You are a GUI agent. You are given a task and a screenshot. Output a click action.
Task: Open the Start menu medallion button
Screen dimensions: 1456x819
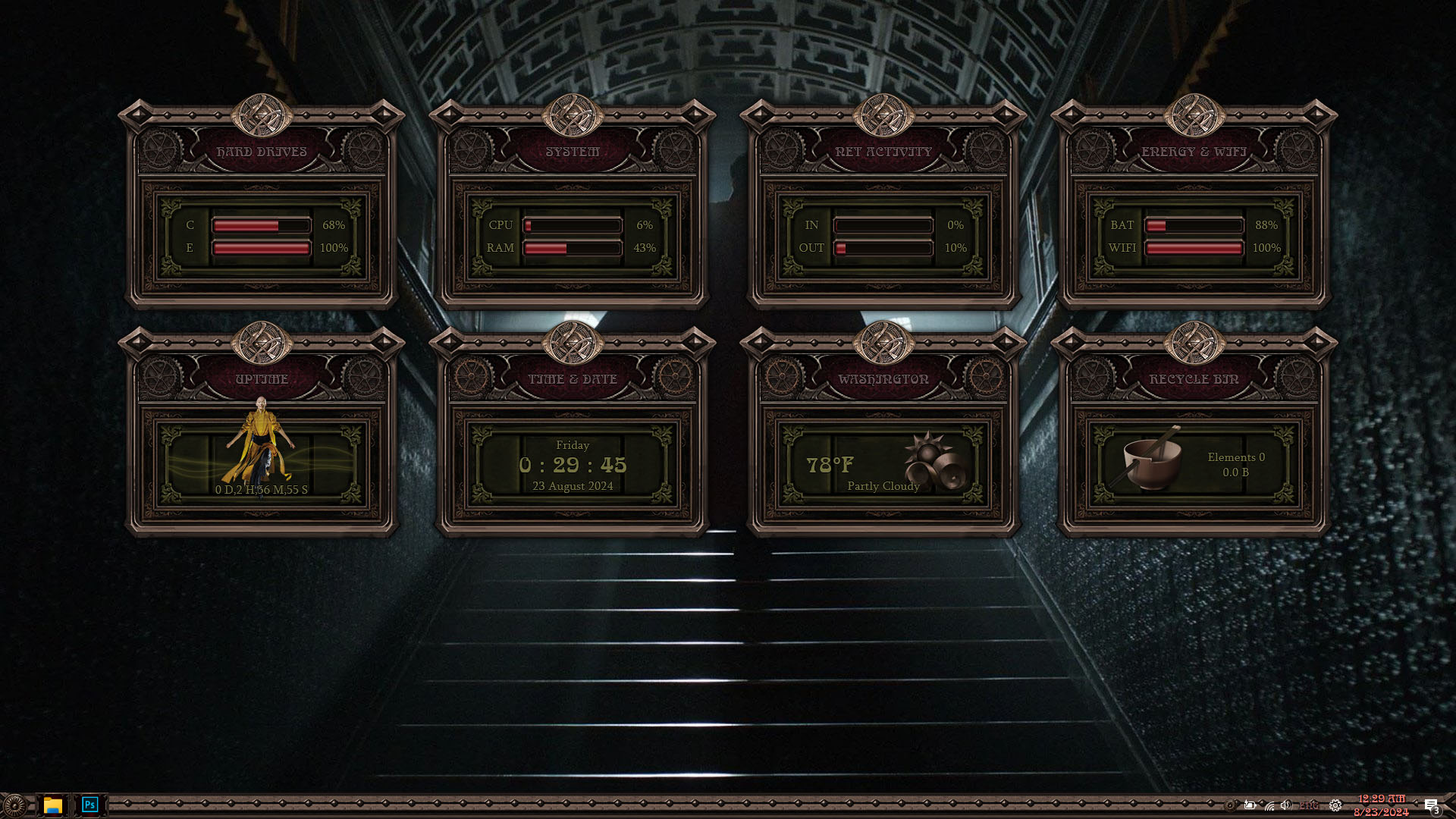click(14, 805)
